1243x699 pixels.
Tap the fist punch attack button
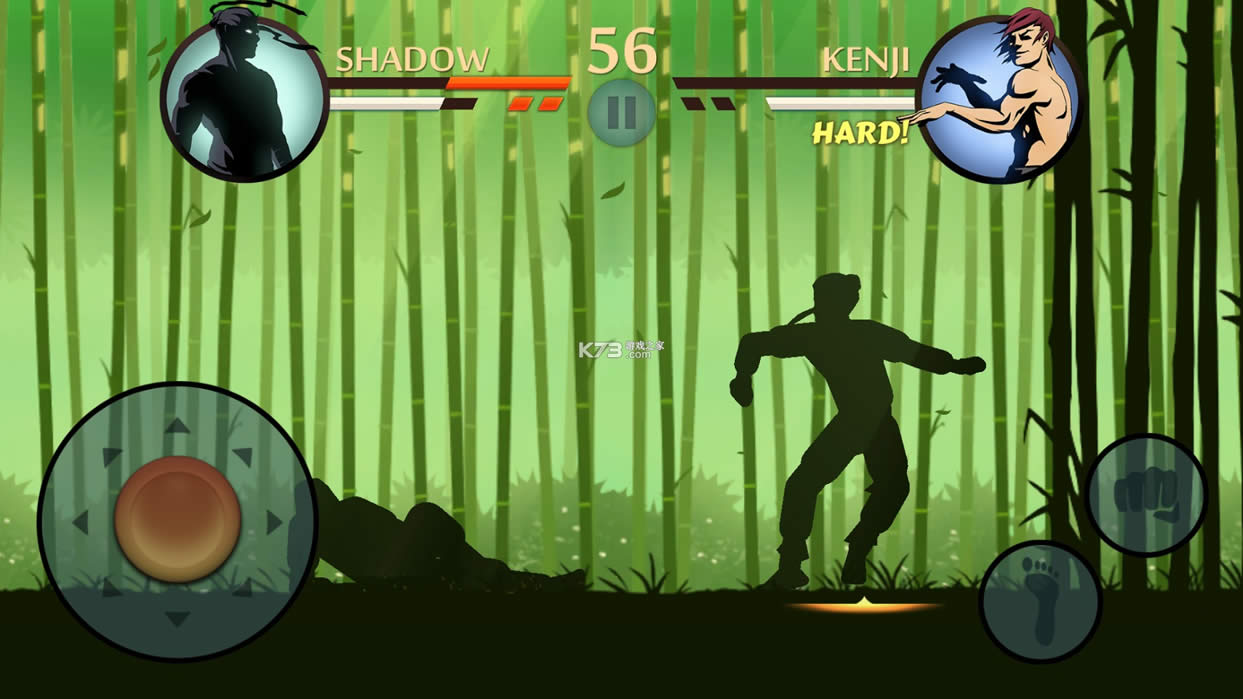click(x=1146, y=495)
